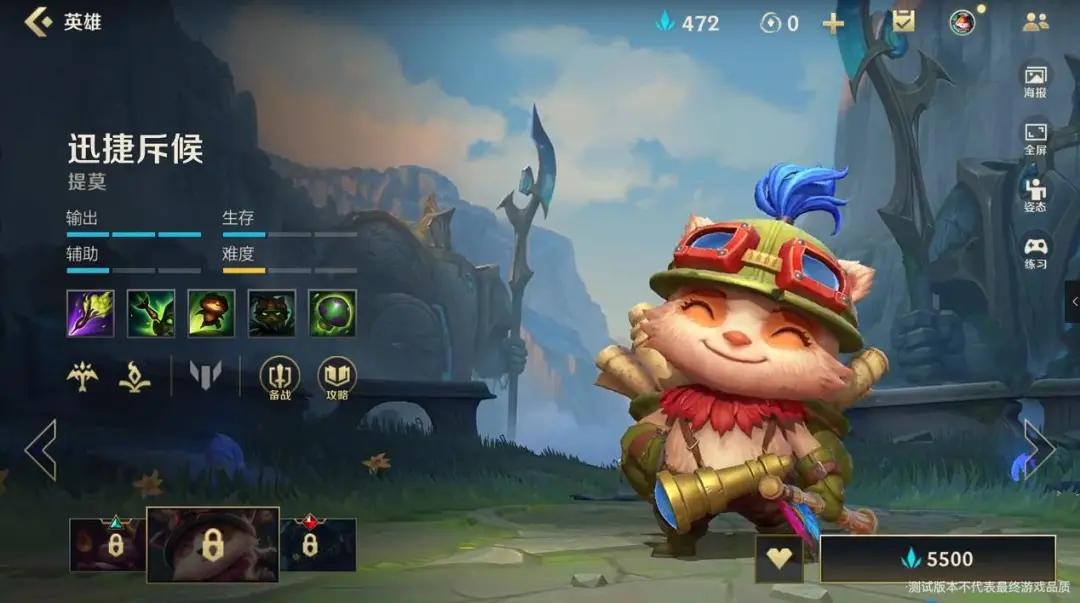1080x603 pixels.
Task: Select the running Teemo ability icon
Action: pyautogui.click(x=211, y=313)
